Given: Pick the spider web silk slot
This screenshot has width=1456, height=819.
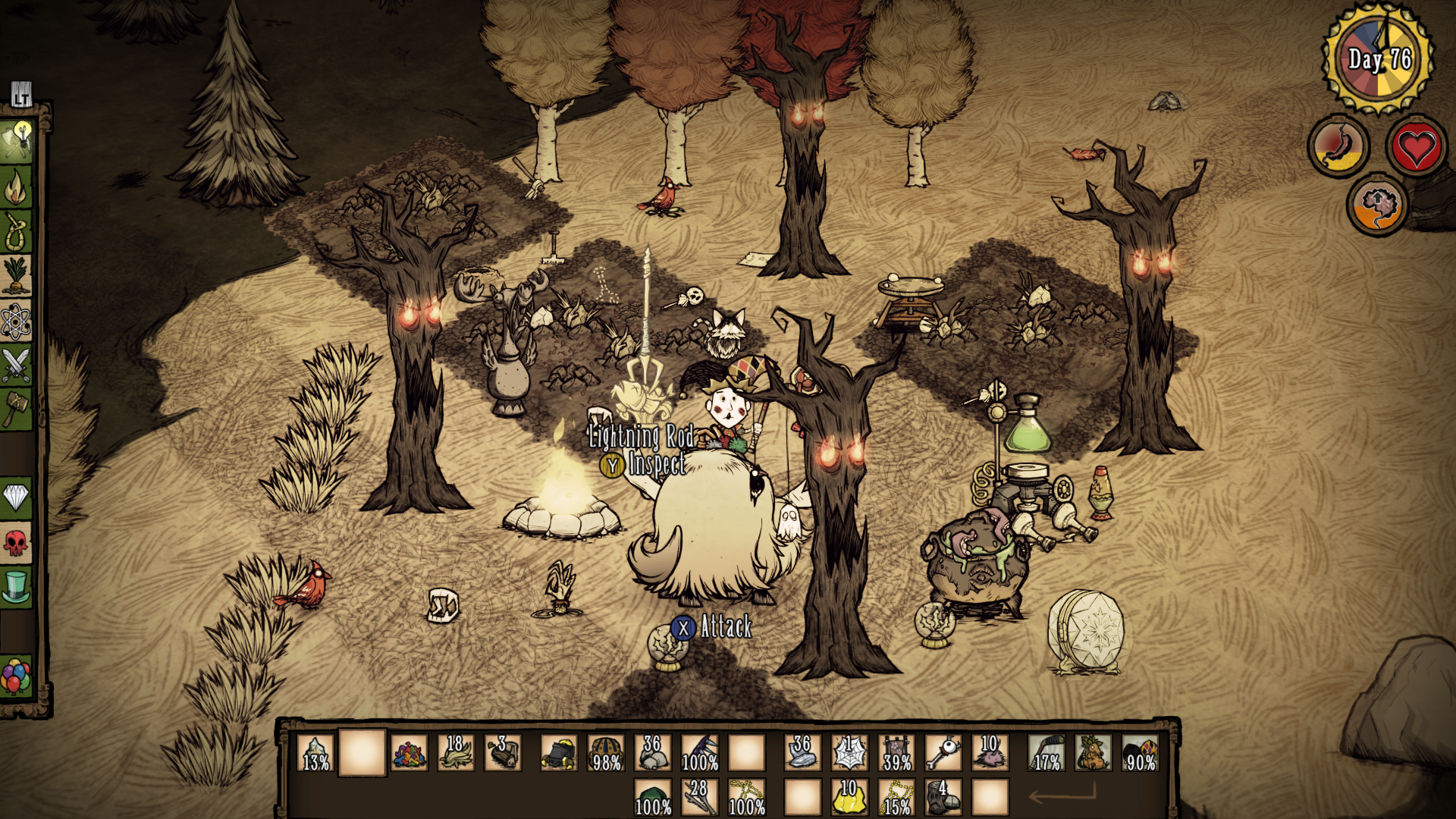Looking at the screenshot, I should point(849,753).
